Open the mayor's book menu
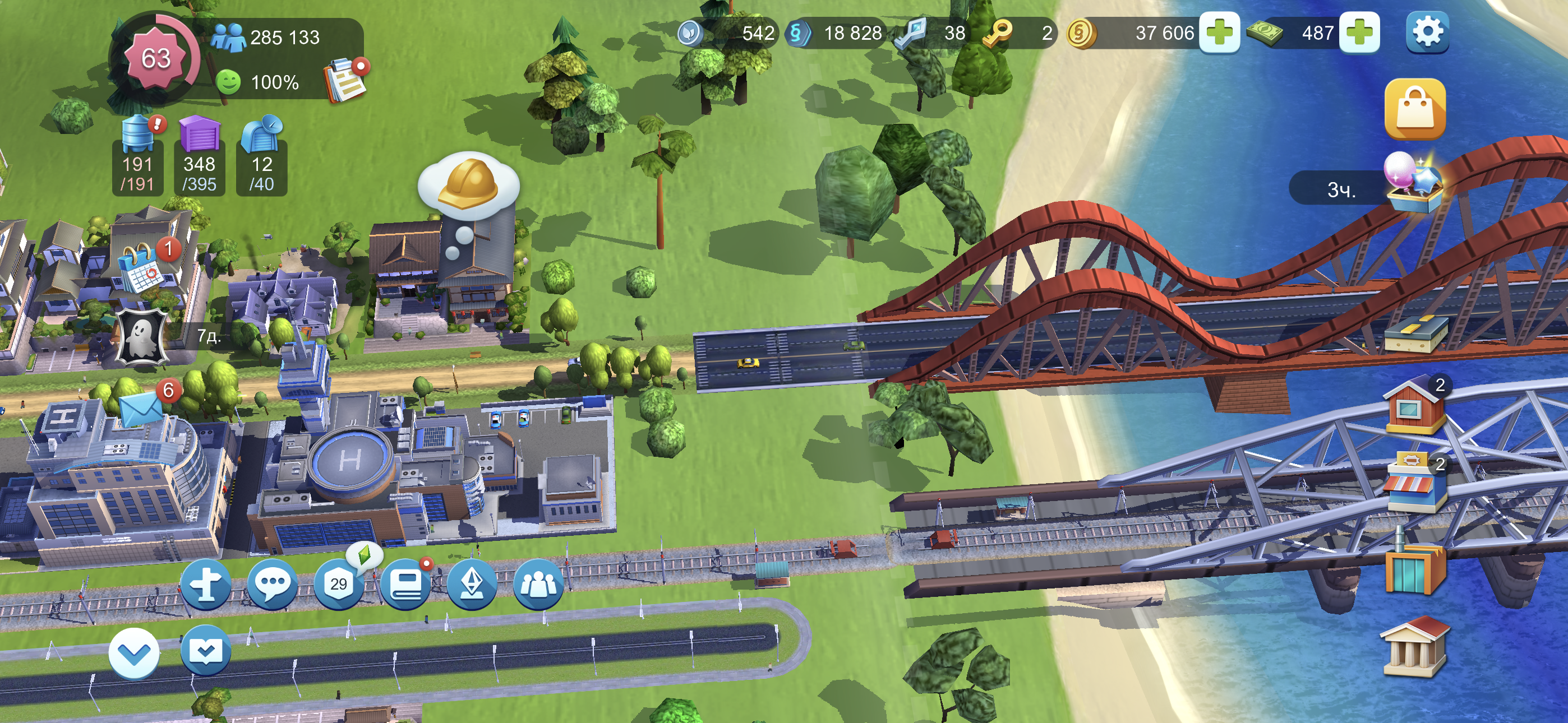1568x723 pixels. pos(405,584)
